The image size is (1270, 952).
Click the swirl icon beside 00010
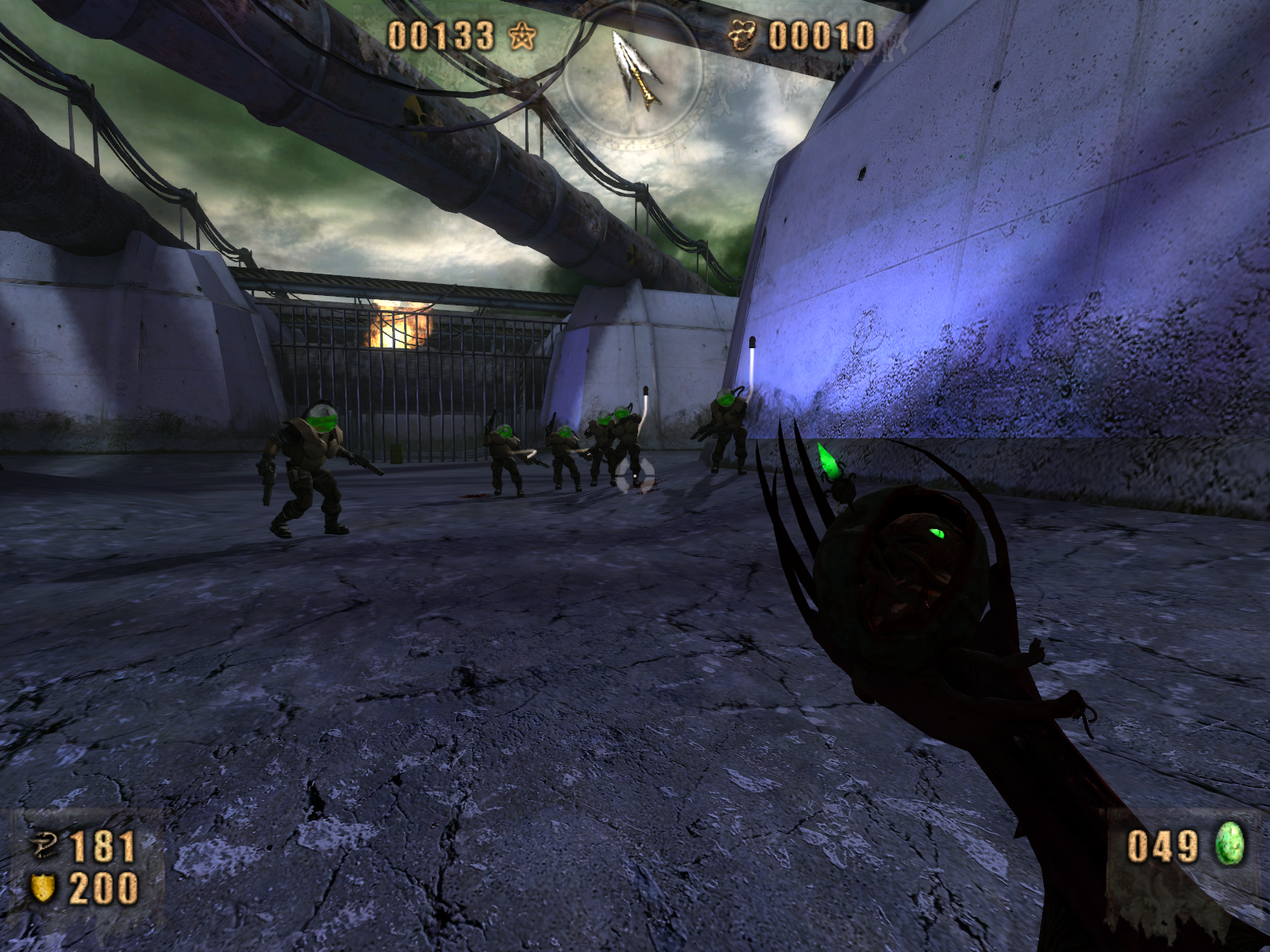pyautogui.click(x=742, y=36)
